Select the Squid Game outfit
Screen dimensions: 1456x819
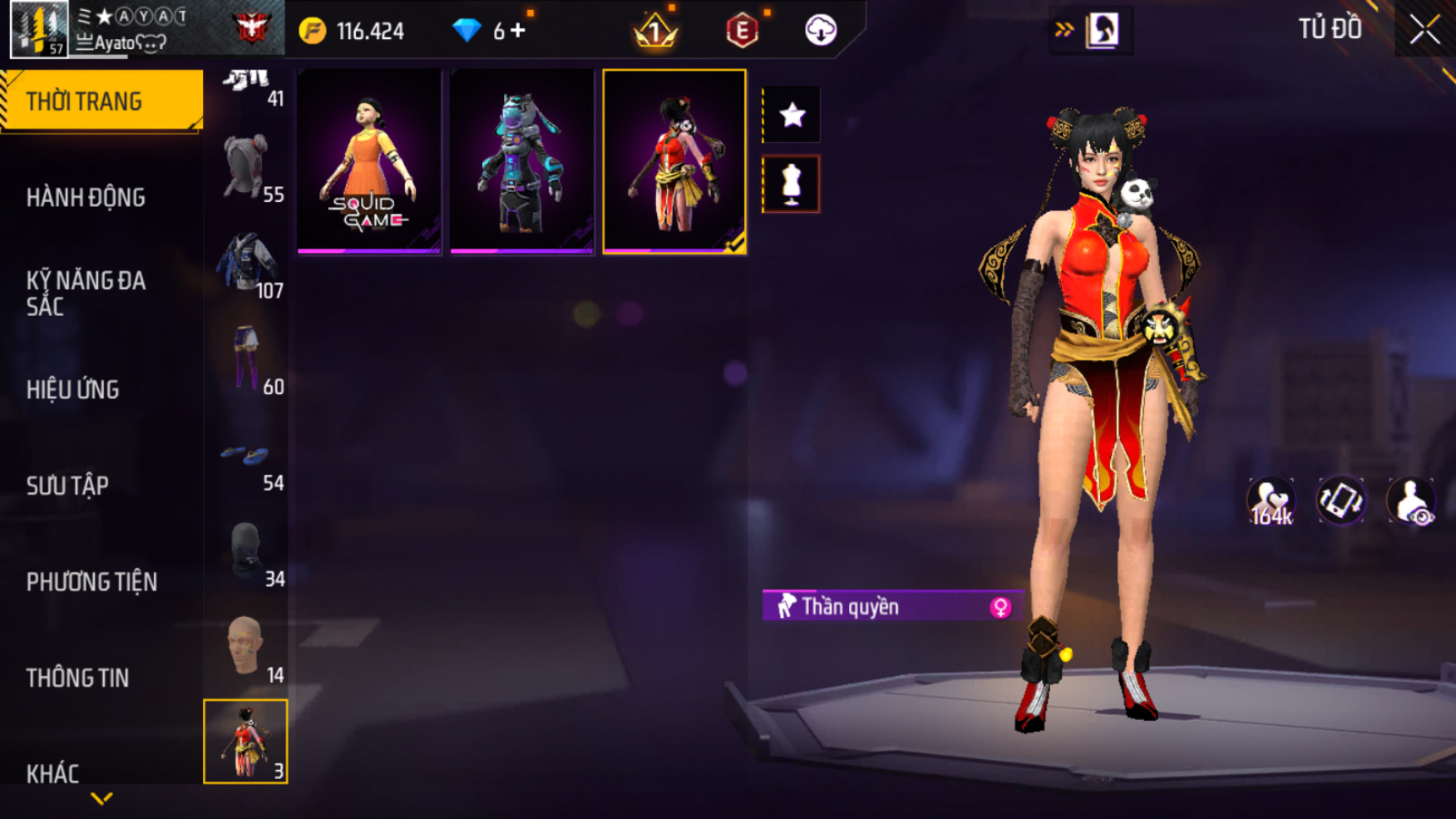click(x=369, y=162)
